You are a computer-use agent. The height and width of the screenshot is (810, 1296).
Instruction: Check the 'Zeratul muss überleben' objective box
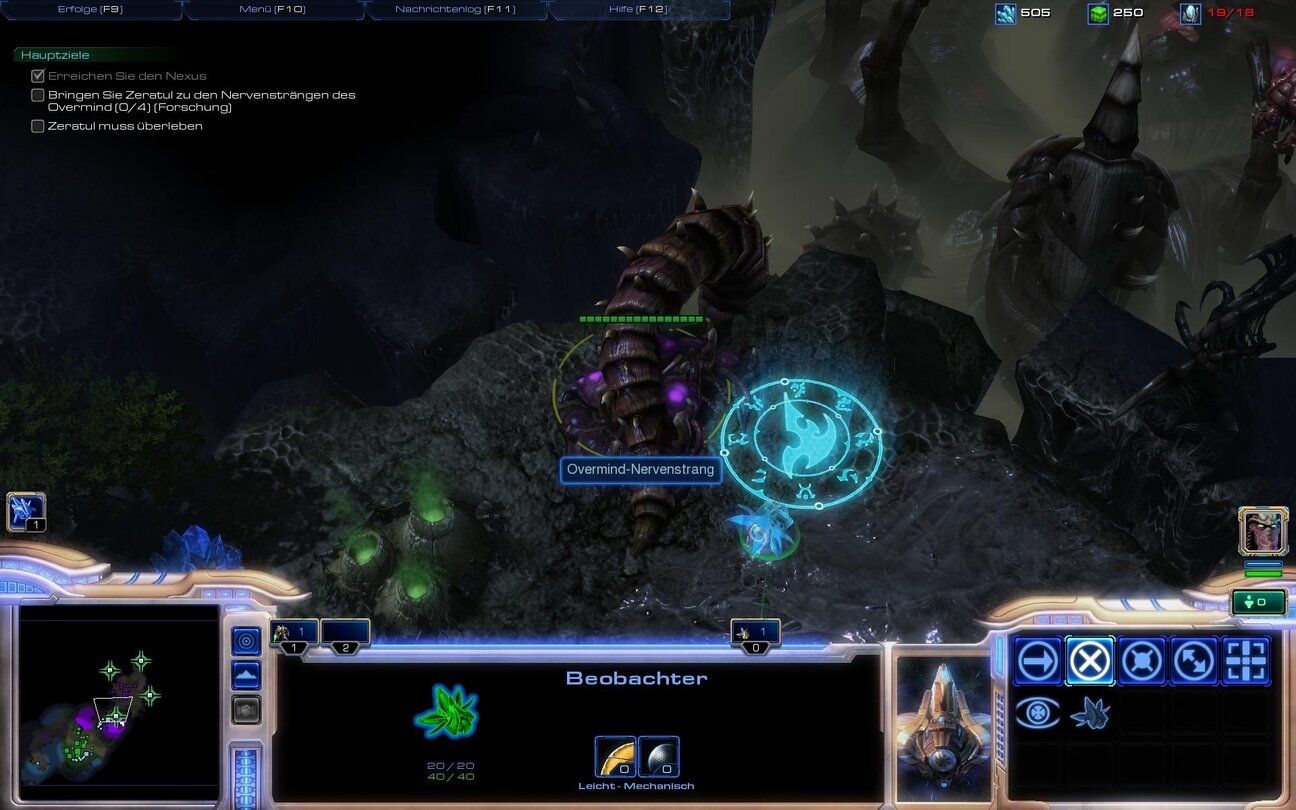tap(38, 126)
